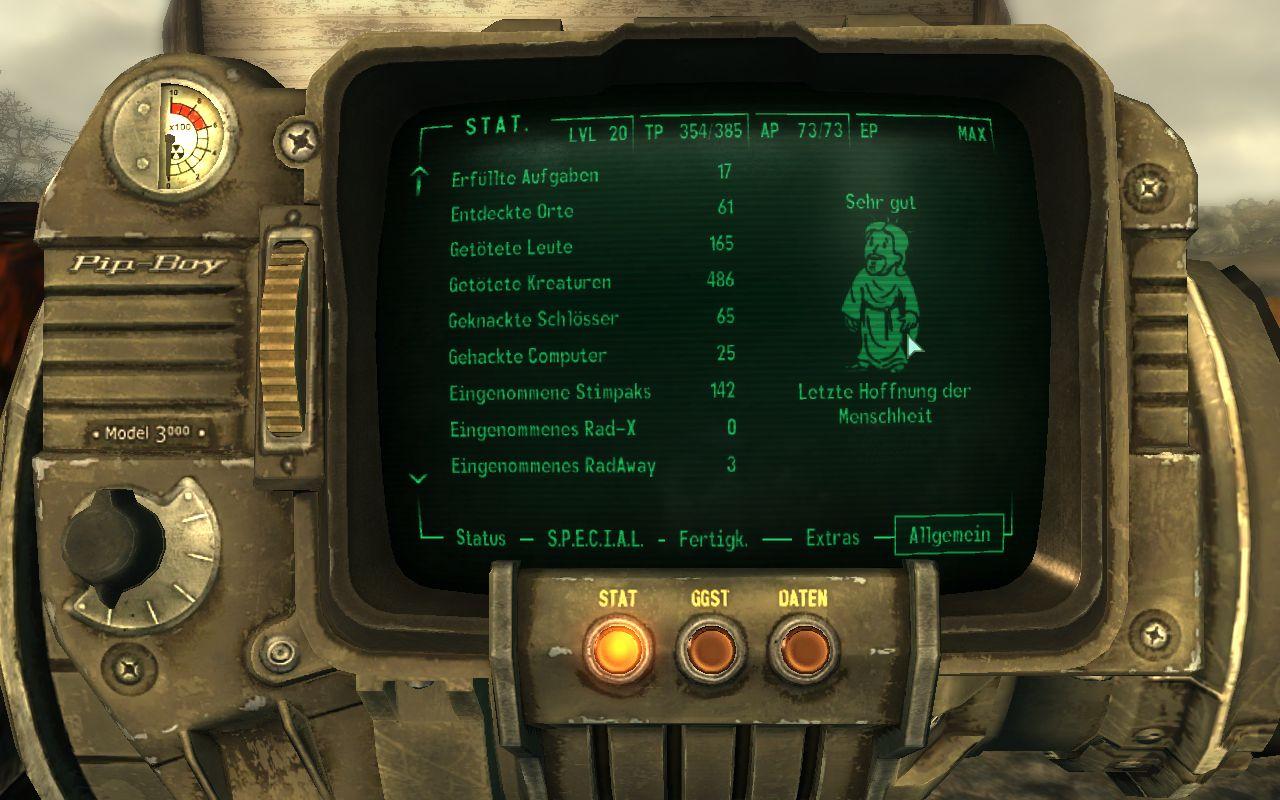Open the Extras tab
The width and height of the screenshot is (1280, 800).
(x=832, y=537)
